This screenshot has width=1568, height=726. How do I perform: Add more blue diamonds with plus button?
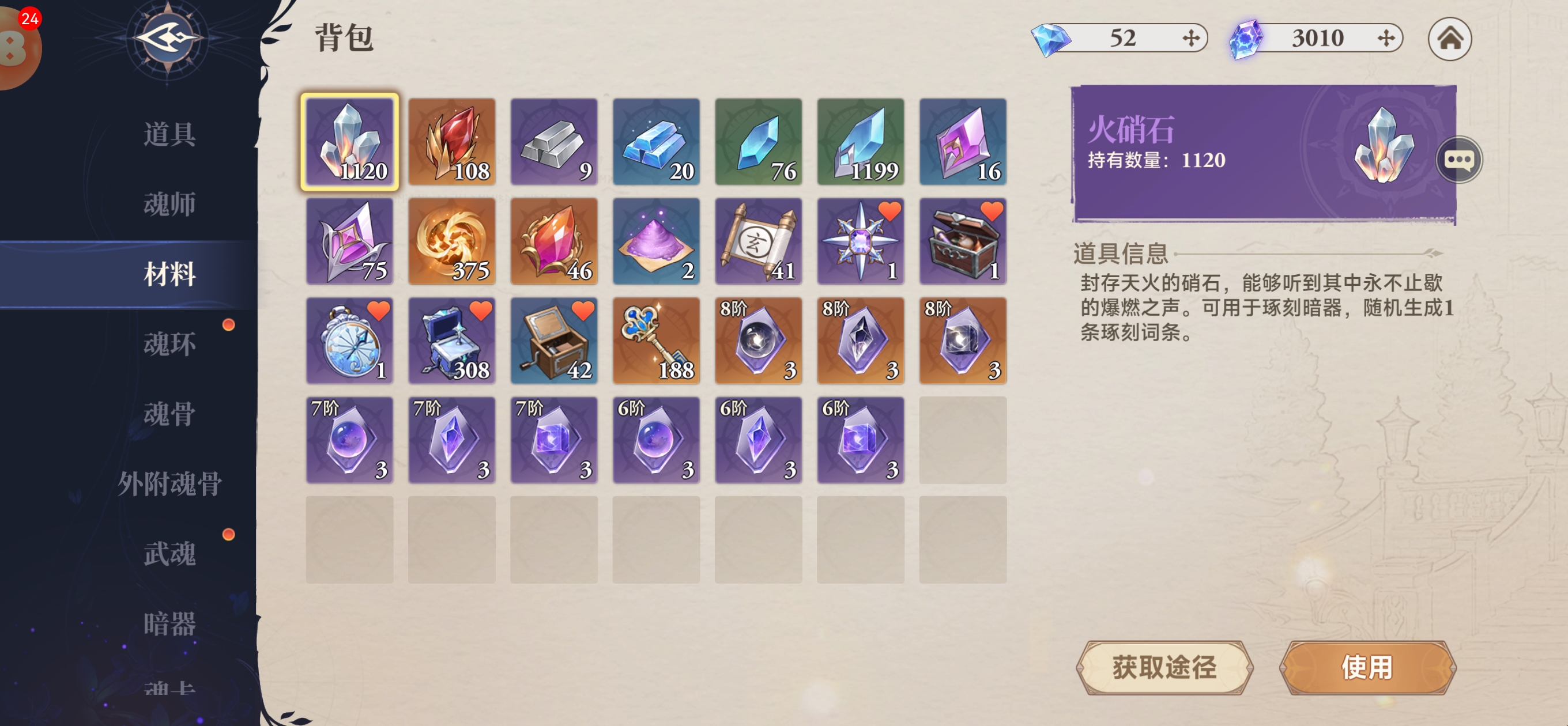point(1190,39)
